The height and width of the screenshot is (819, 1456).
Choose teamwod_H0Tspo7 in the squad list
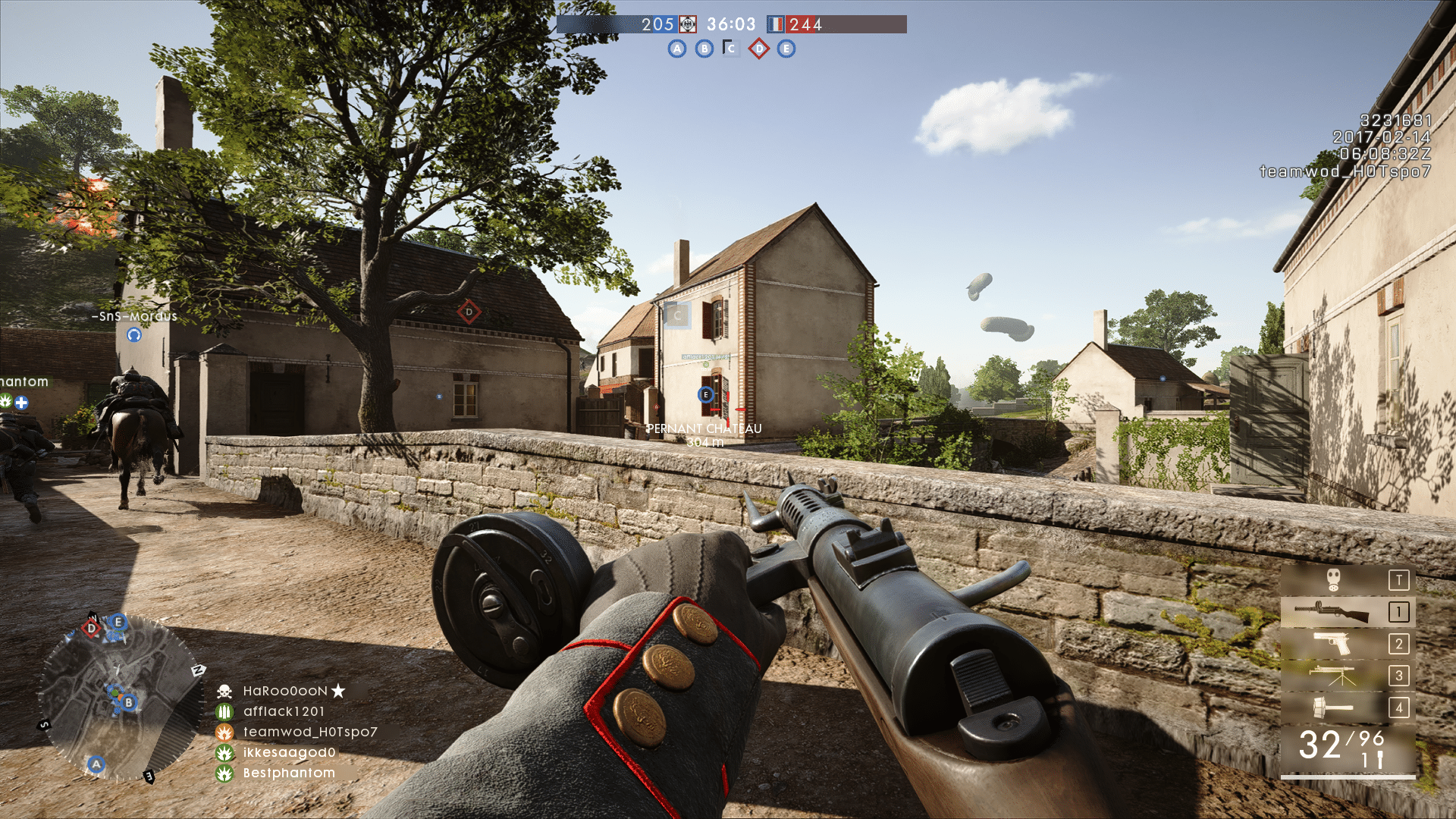click(x=309, y=732)
